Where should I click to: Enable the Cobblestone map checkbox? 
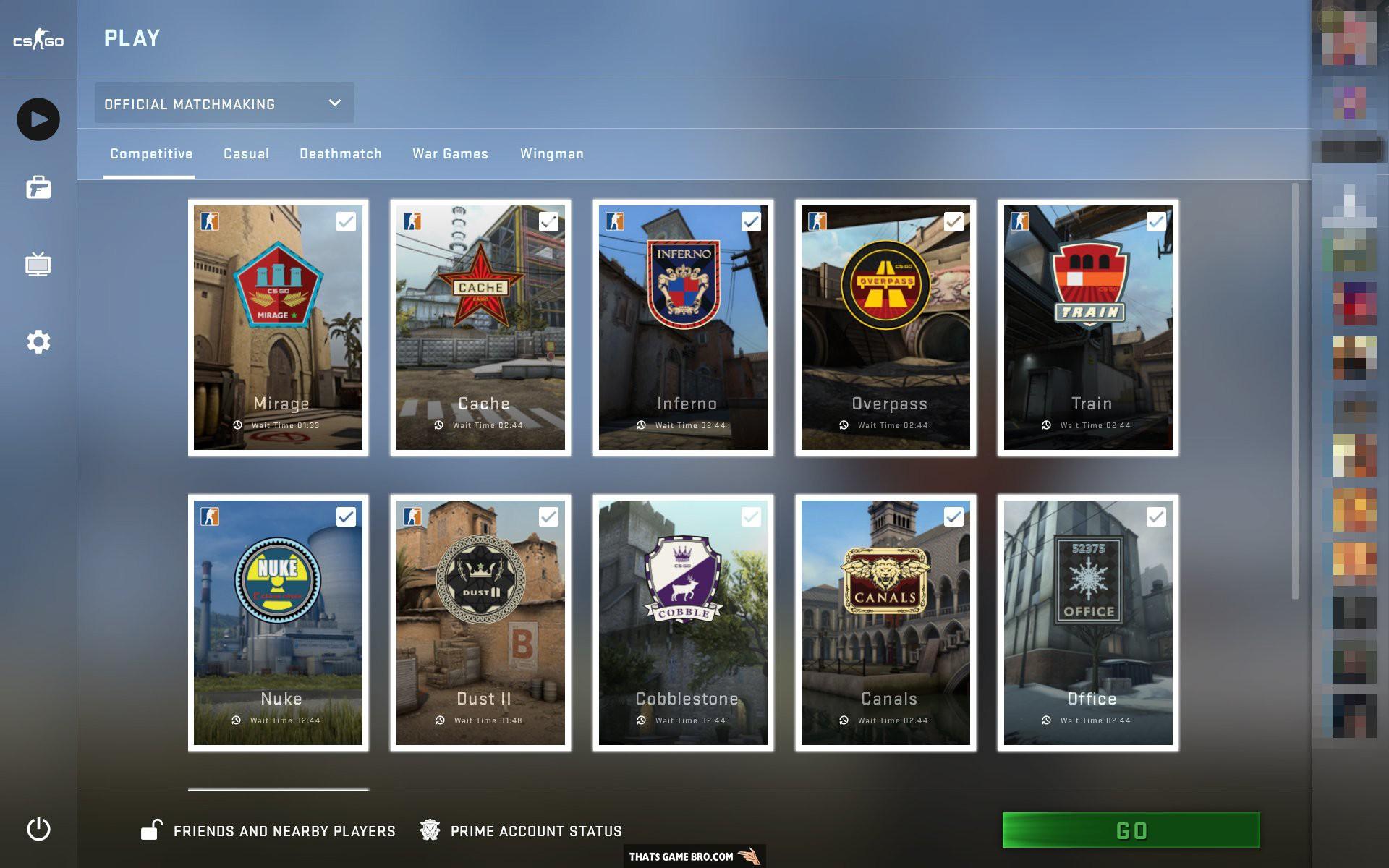(750, 517)
